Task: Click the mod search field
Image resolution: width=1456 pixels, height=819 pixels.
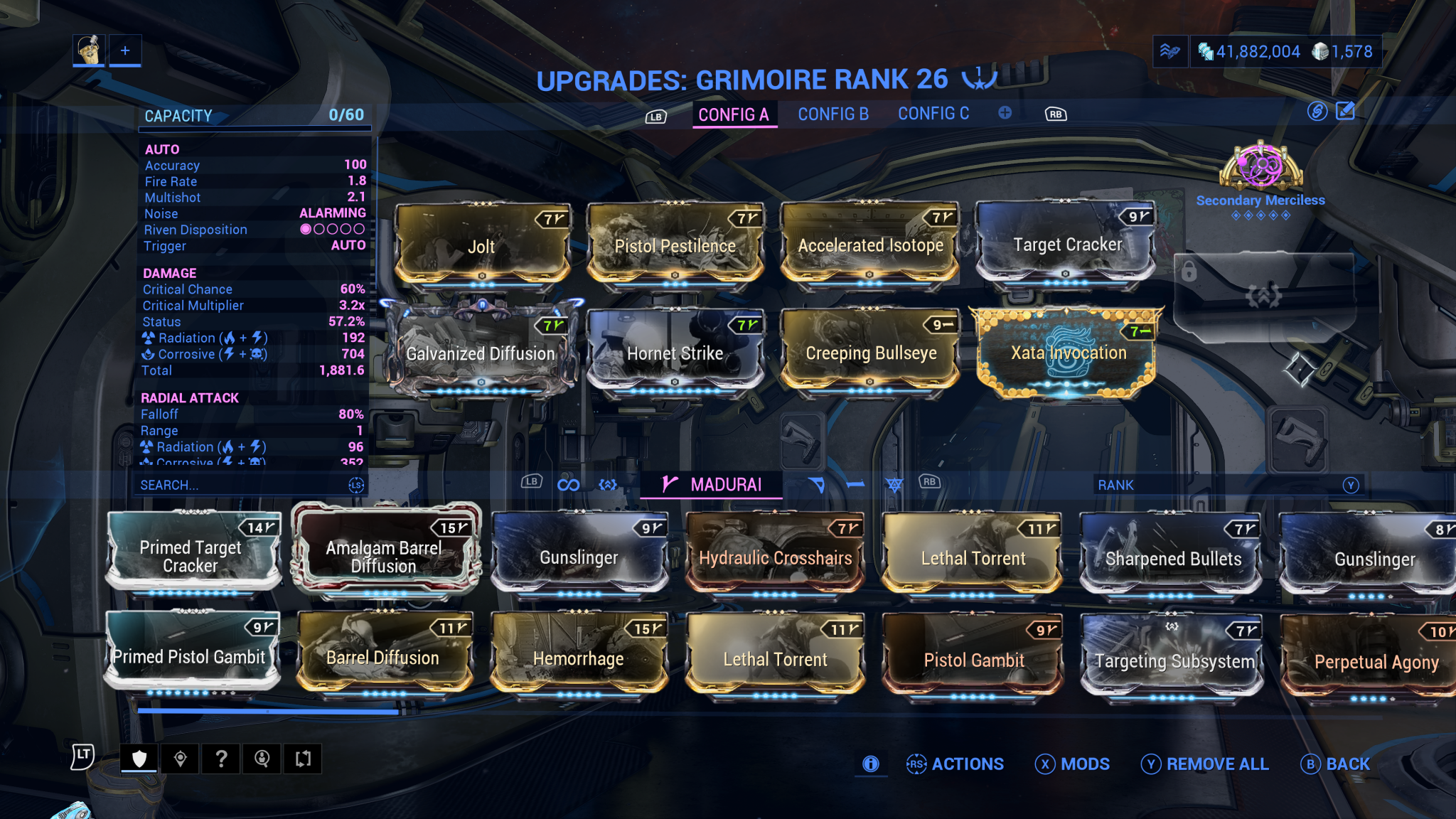Action: point(242,485)
